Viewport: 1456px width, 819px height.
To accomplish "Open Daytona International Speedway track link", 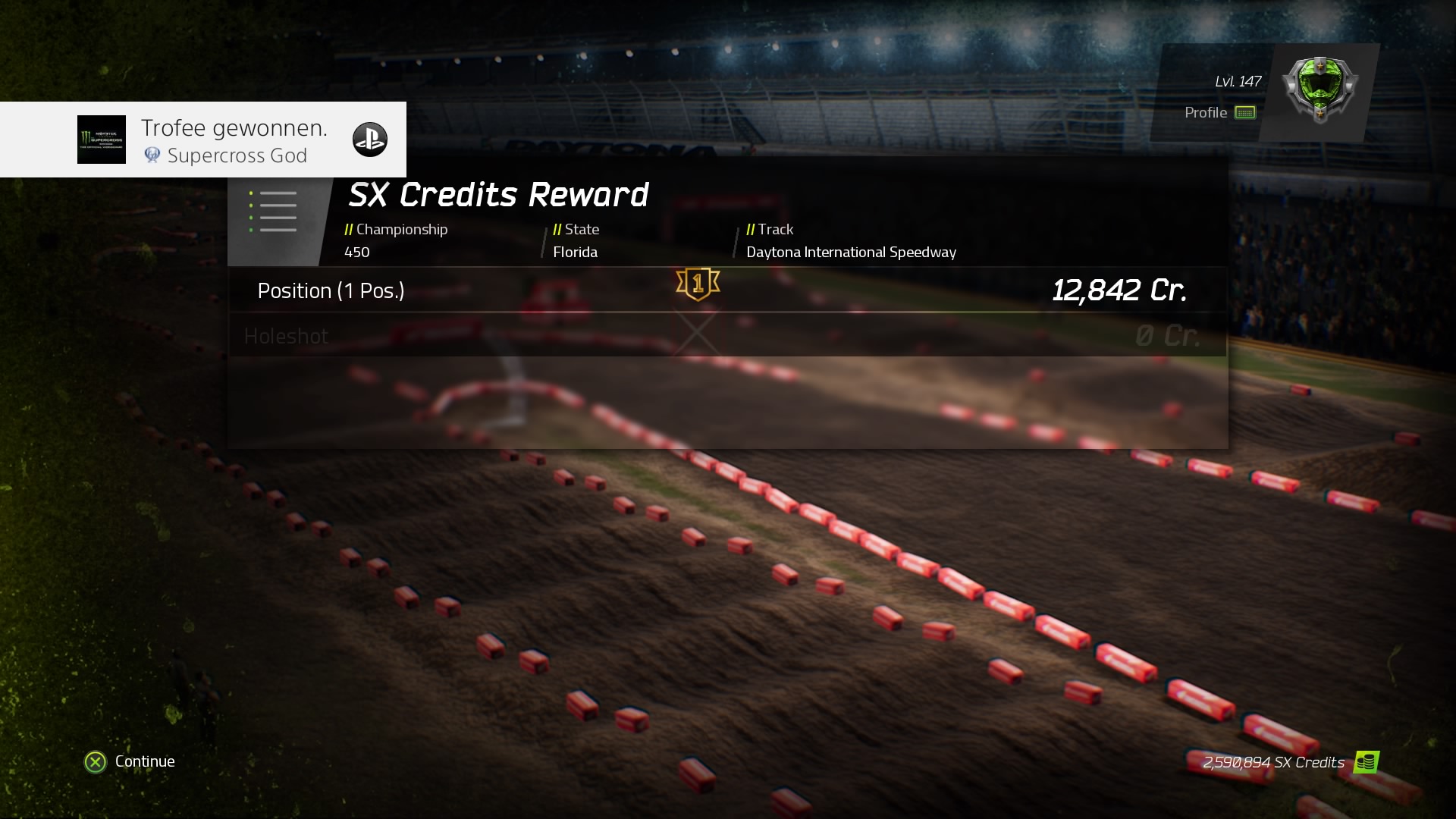I will 850,252.
